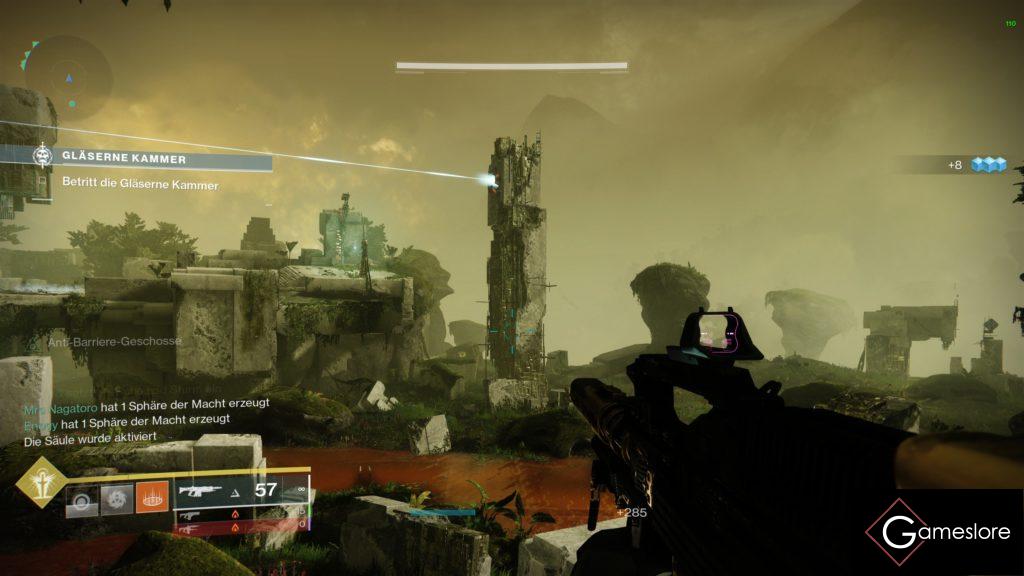Viewport: 1024px width, 576px height.
Task: Trigger the melee ability icon
Action: click(x=117, y=497)
